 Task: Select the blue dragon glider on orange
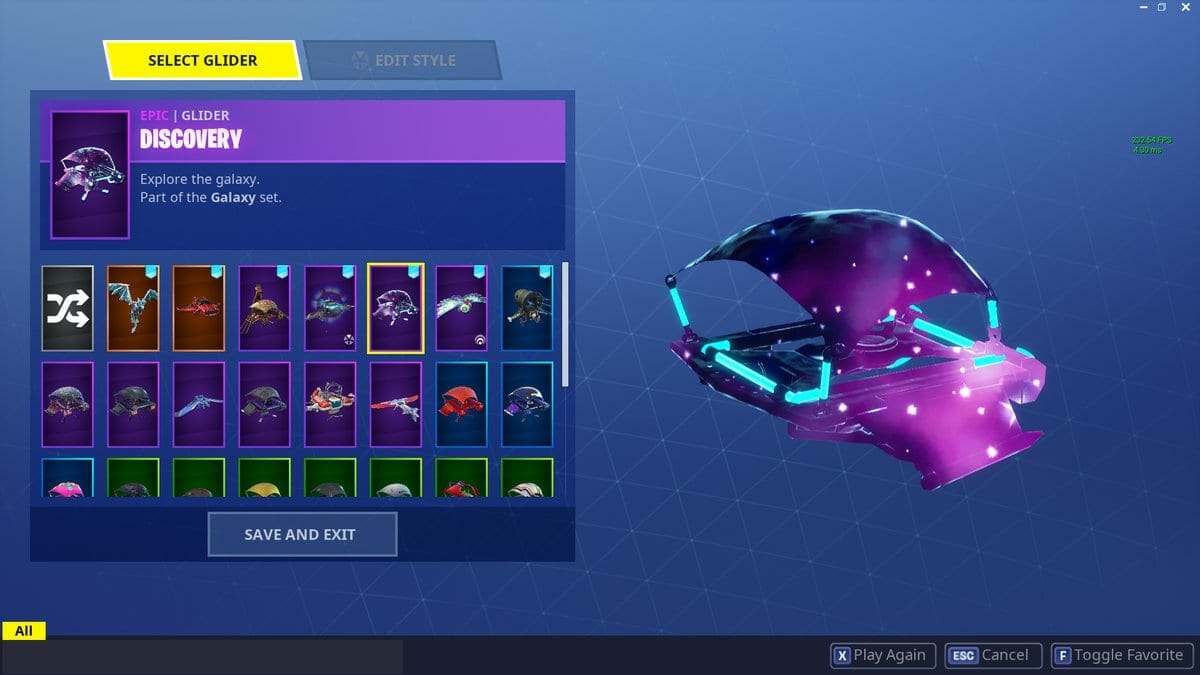[133, 308]
